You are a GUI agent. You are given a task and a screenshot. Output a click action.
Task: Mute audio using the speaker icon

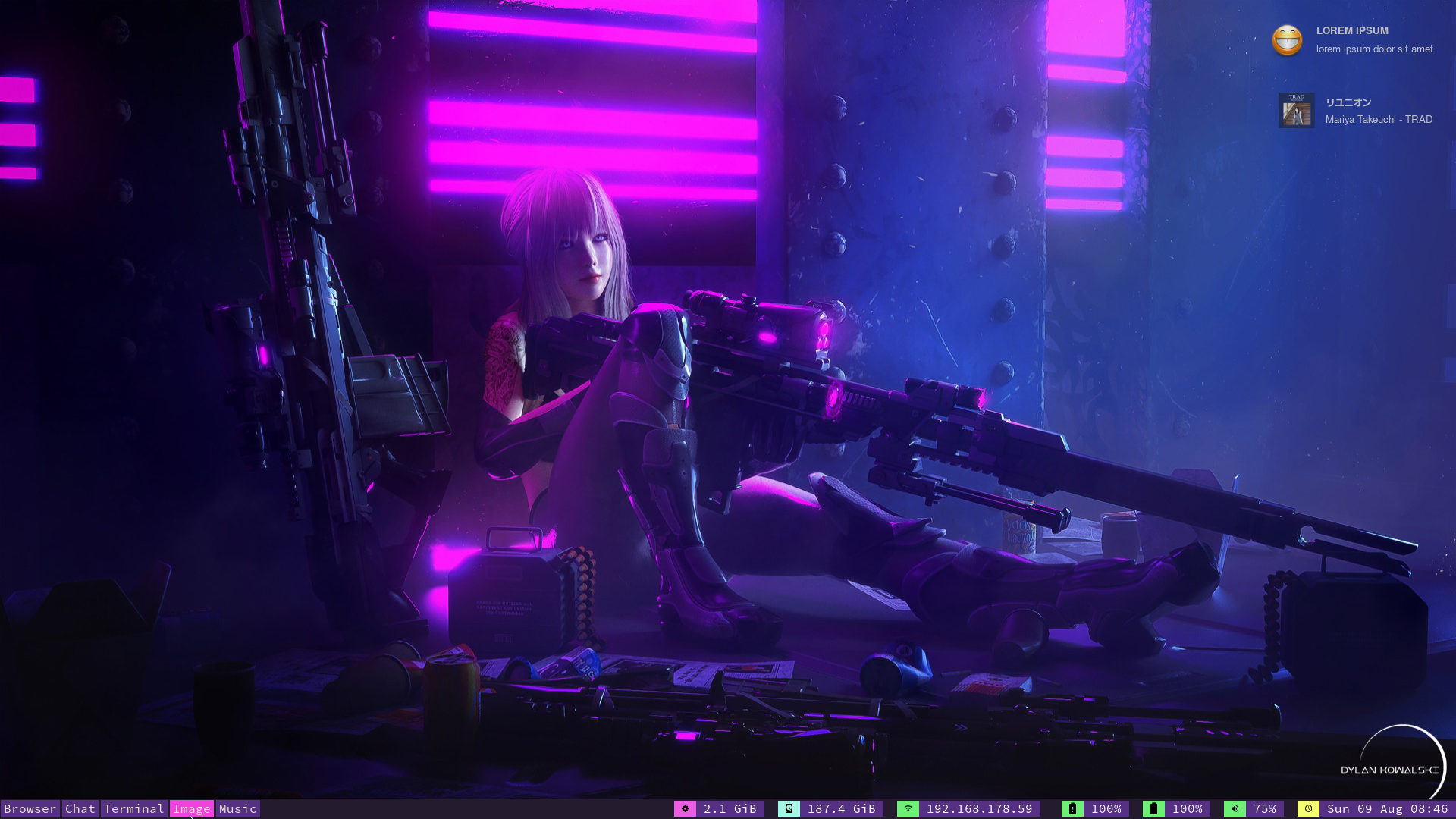1236,809
